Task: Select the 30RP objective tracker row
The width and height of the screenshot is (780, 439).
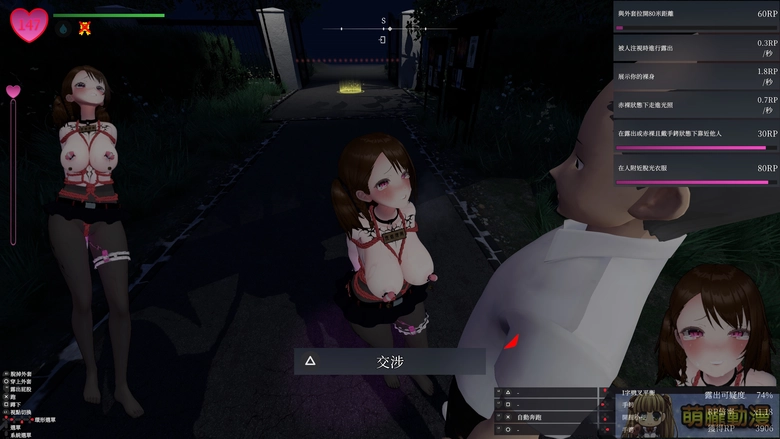Action: tap(696, 136)
